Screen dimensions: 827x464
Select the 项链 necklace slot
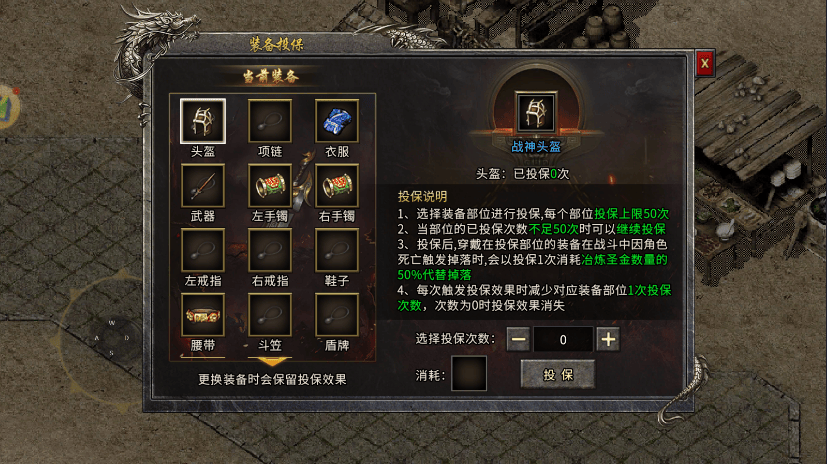coord(270,120)
